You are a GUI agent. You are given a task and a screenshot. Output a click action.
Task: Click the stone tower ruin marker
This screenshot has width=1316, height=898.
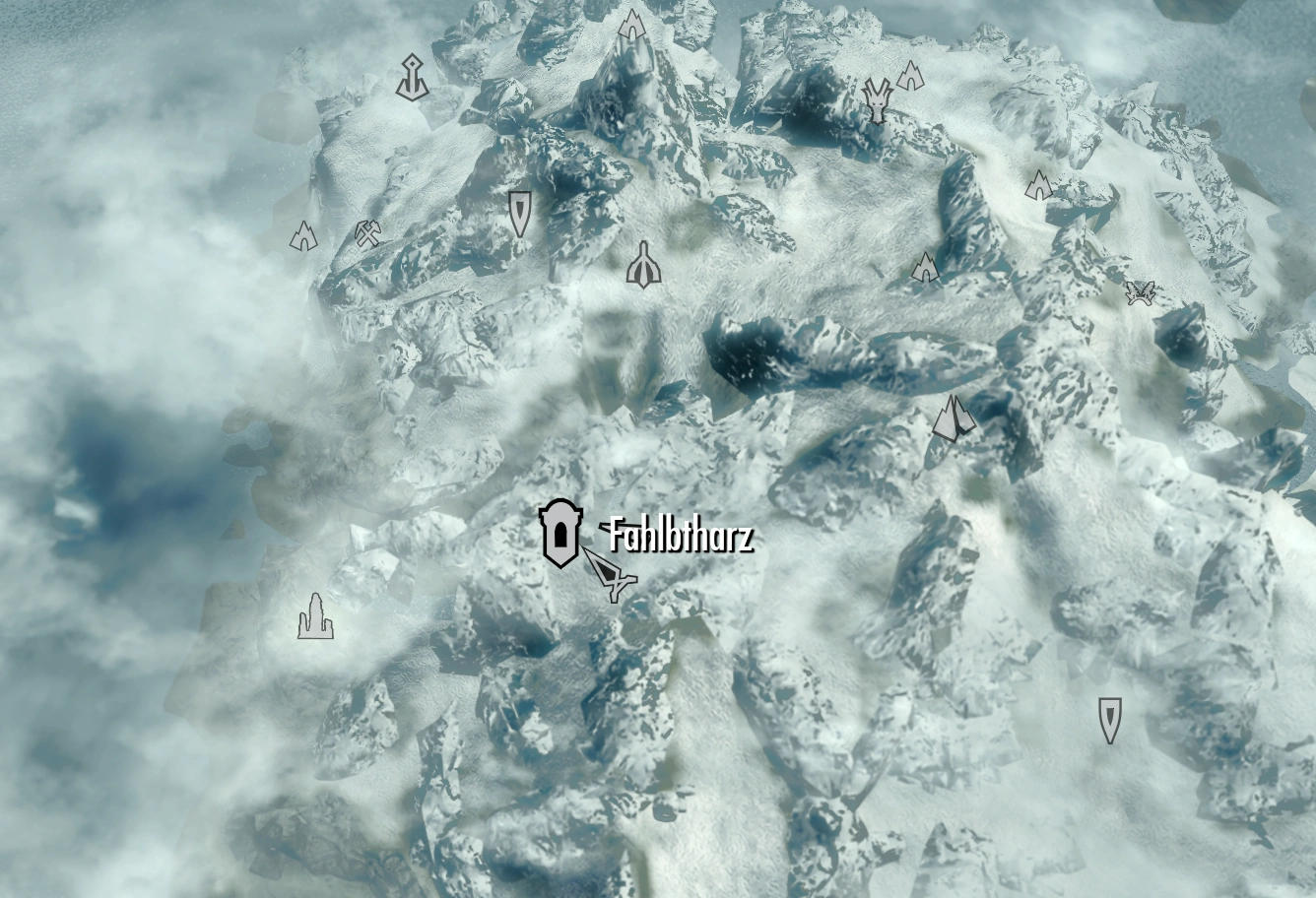coord(315,617)
